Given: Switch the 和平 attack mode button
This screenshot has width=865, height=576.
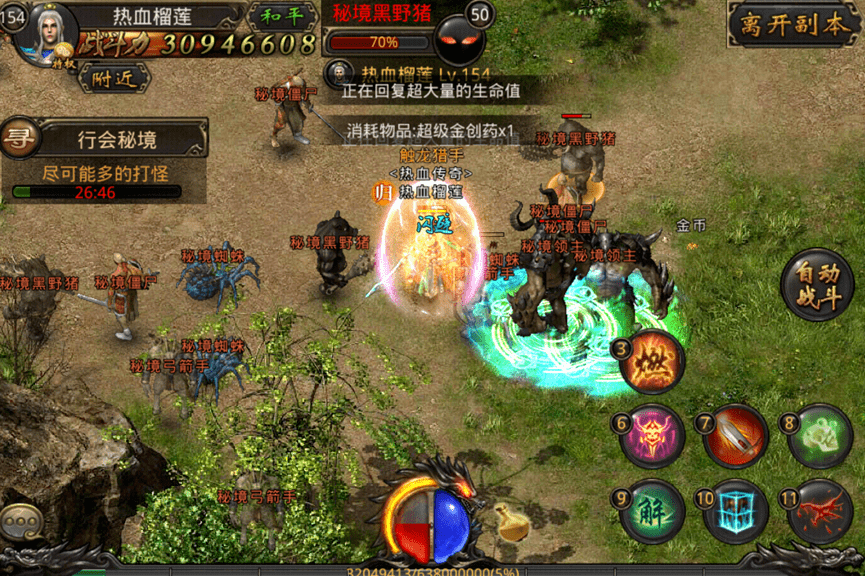Looking at the screenshot, I should [280, 16].
